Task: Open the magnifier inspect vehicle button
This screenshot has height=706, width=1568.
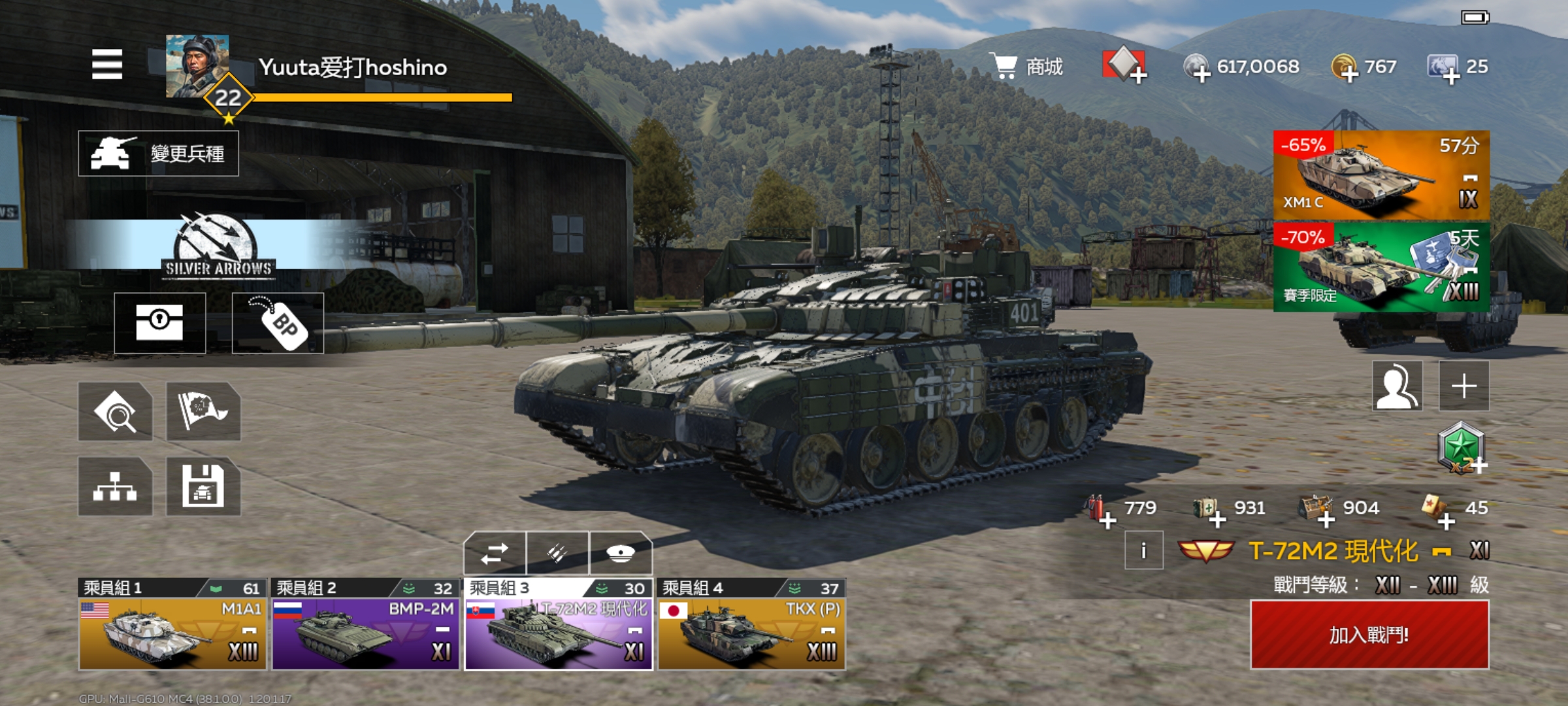Action: pyautogui.click(x=116, y=412)
